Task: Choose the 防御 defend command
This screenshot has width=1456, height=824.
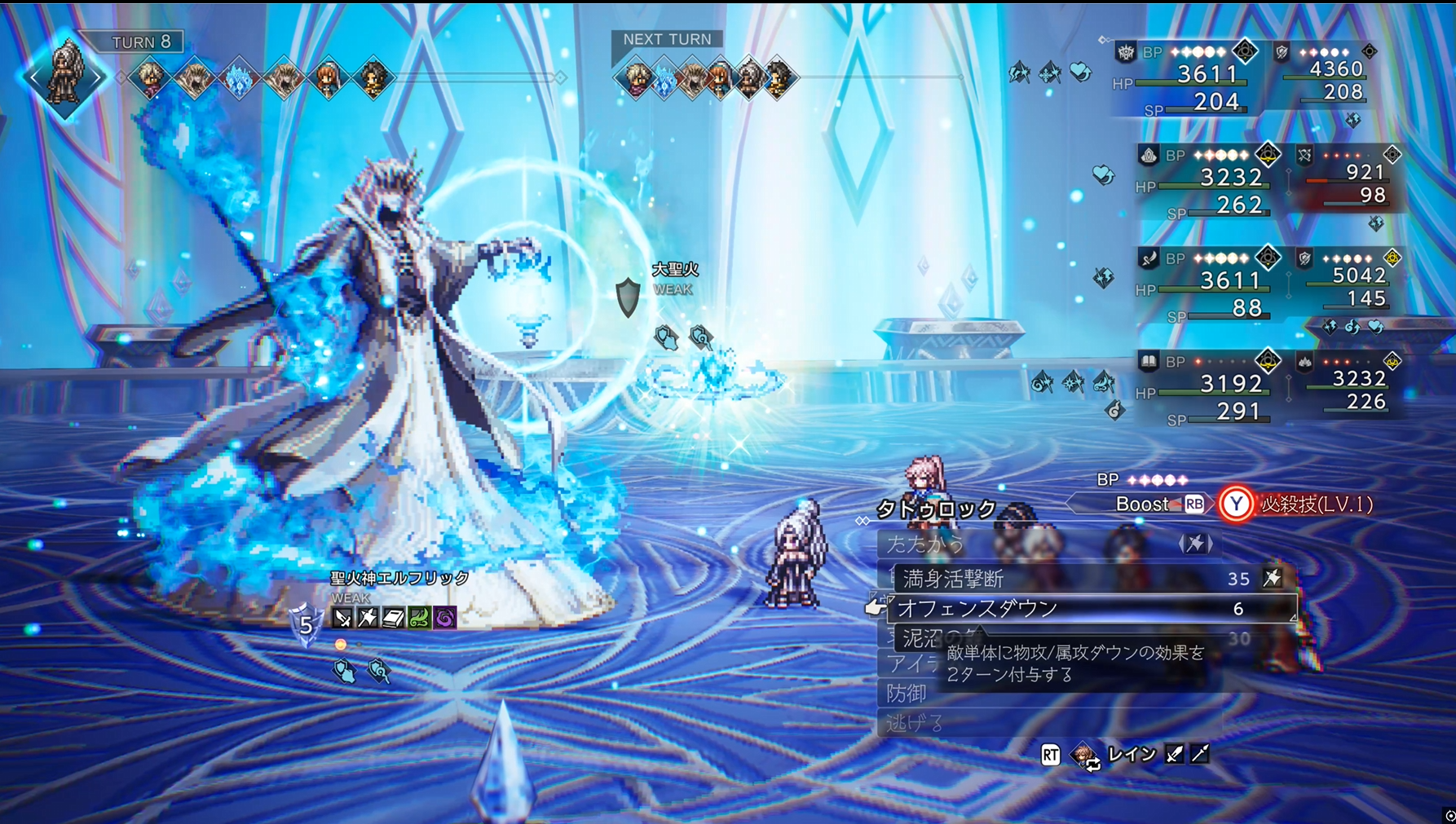Action: pos(907,694)
